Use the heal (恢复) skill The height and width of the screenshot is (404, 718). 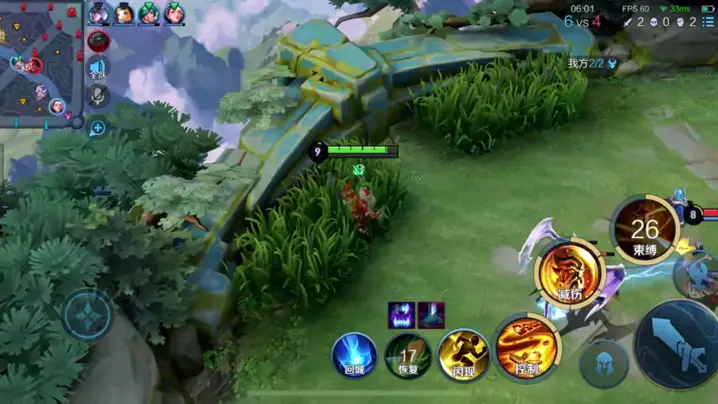(408, 356)
